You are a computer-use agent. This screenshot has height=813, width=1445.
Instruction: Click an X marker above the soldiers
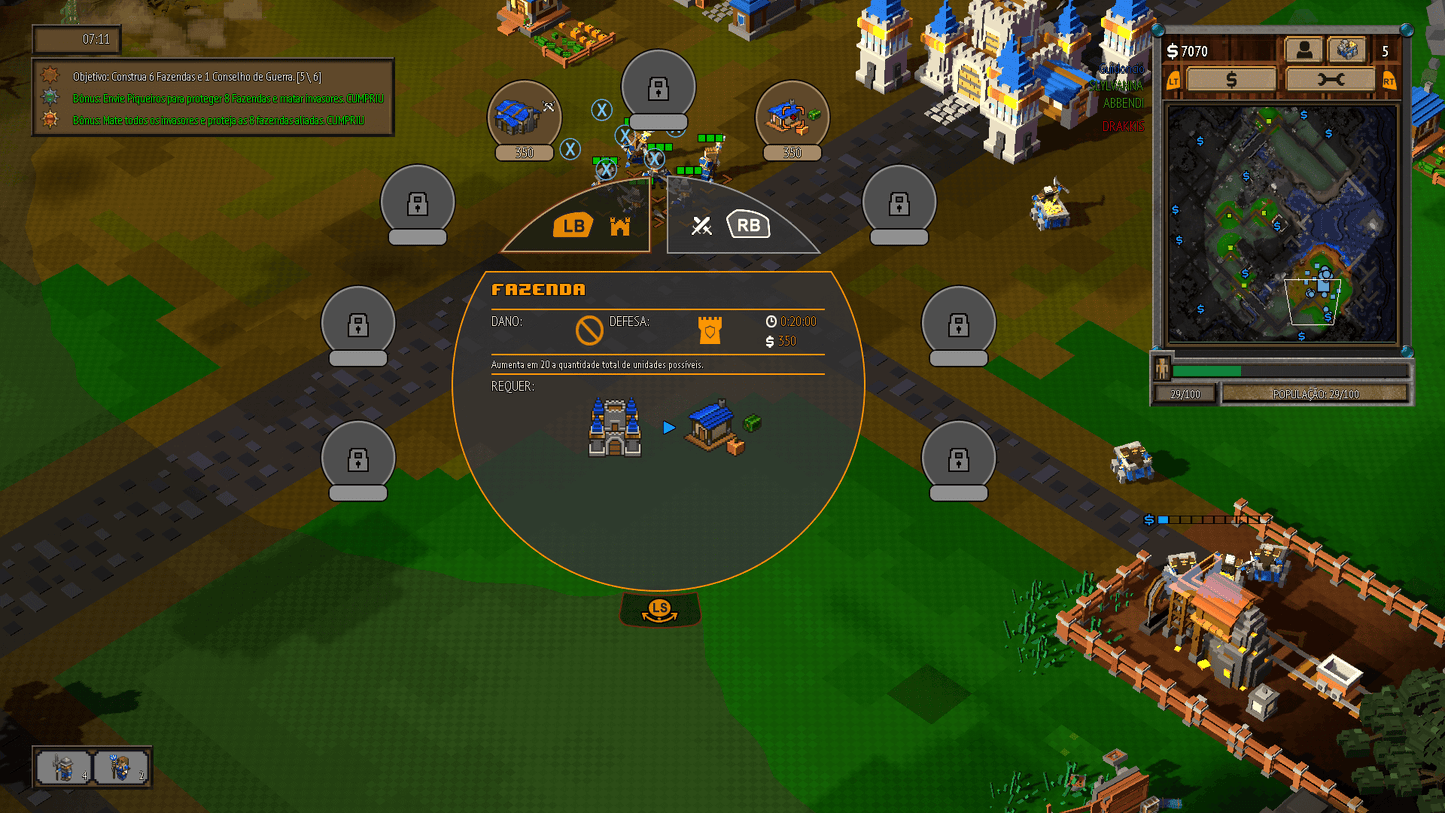(602, 111)
